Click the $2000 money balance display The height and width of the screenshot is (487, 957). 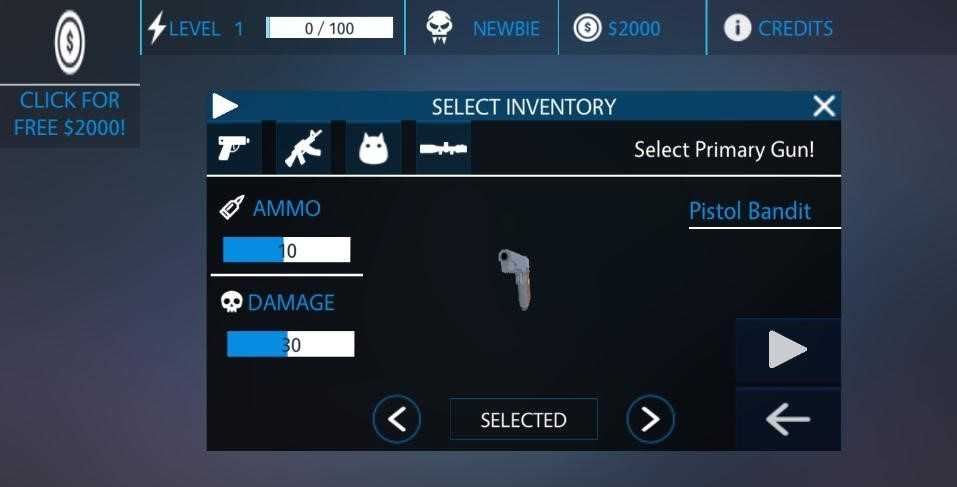point(618,28)
